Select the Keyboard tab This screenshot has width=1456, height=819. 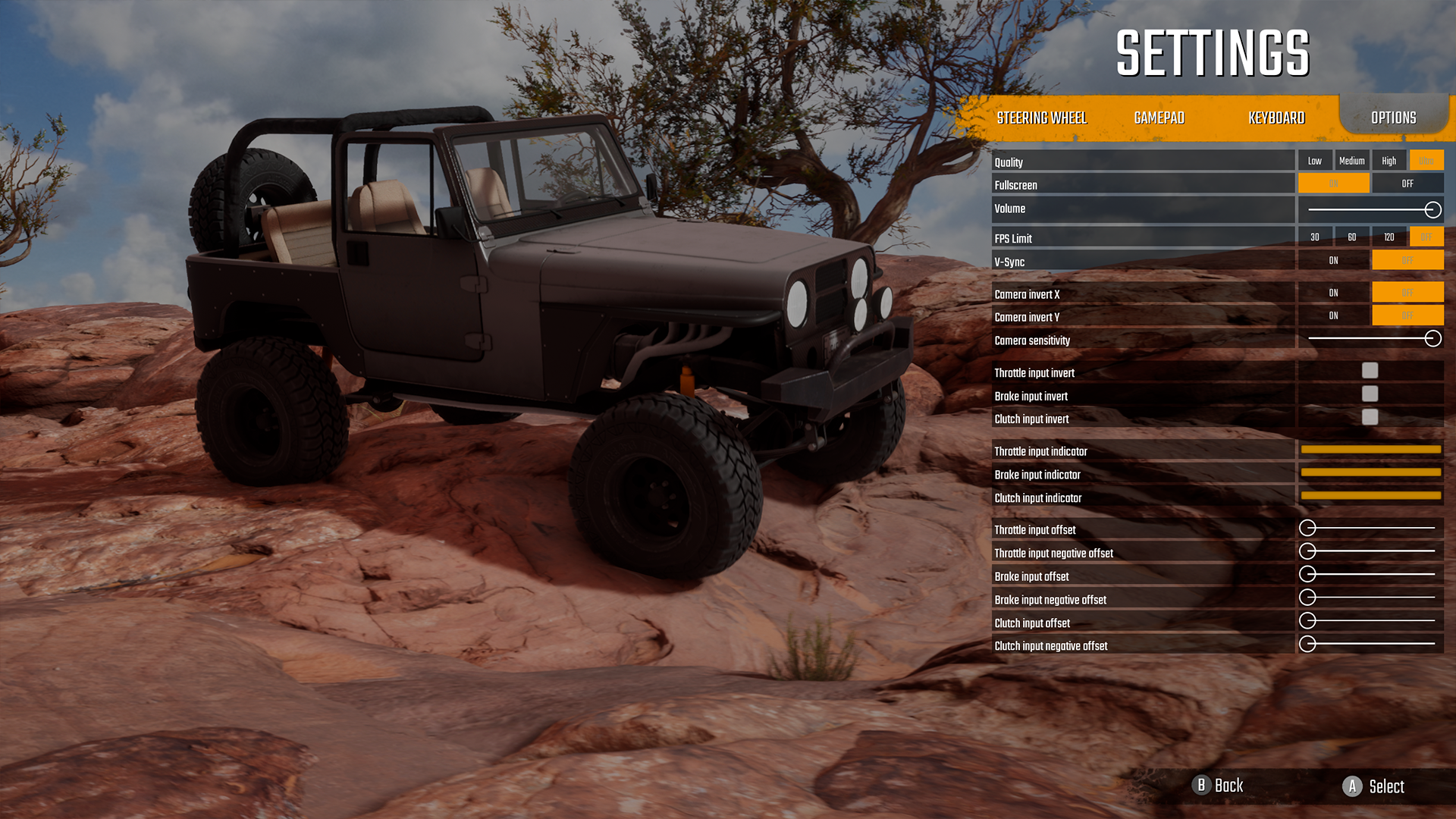click(x=1276, y=118)
